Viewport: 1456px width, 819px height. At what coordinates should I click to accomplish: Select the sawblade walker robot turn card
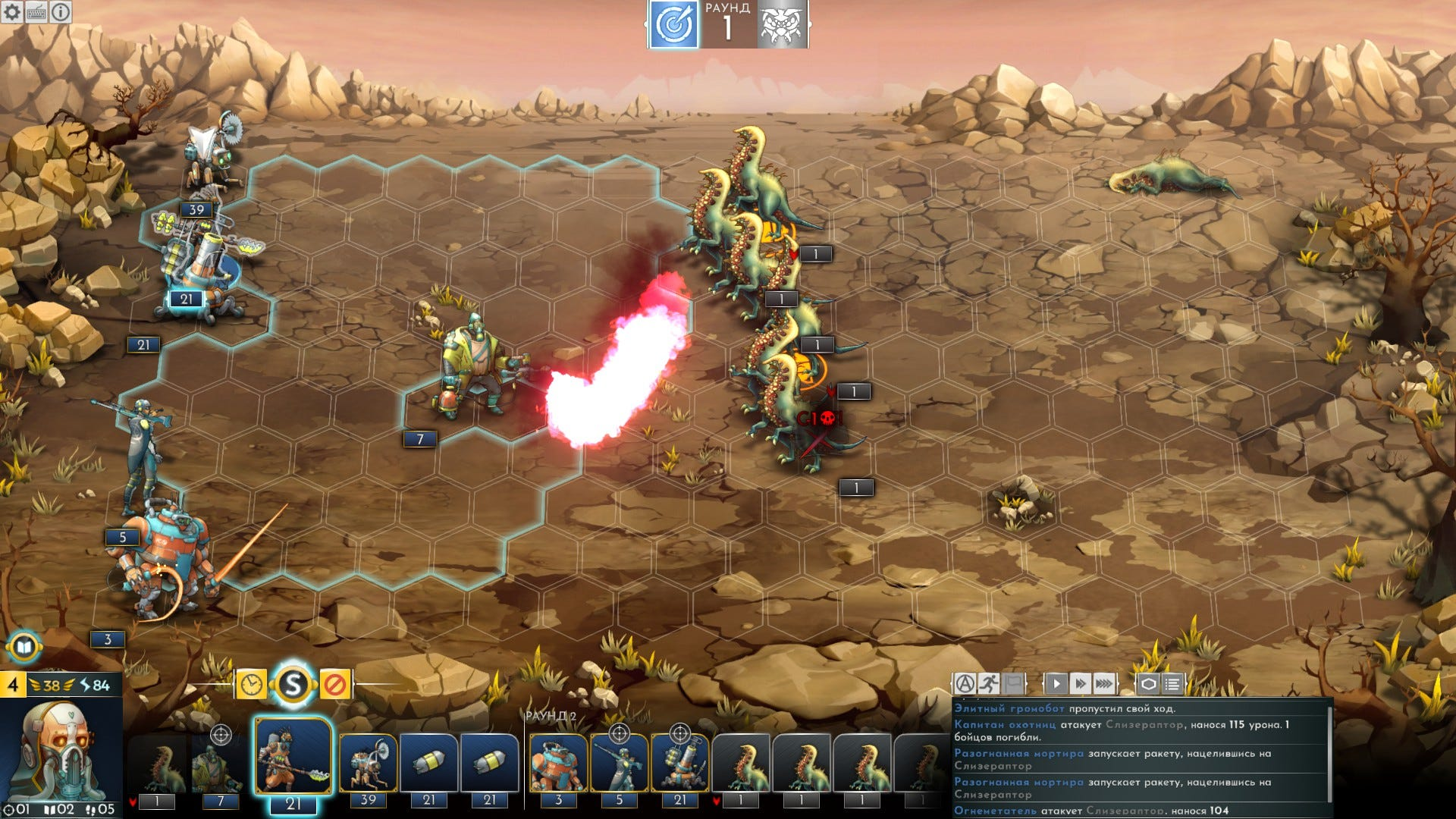[369, 764]
